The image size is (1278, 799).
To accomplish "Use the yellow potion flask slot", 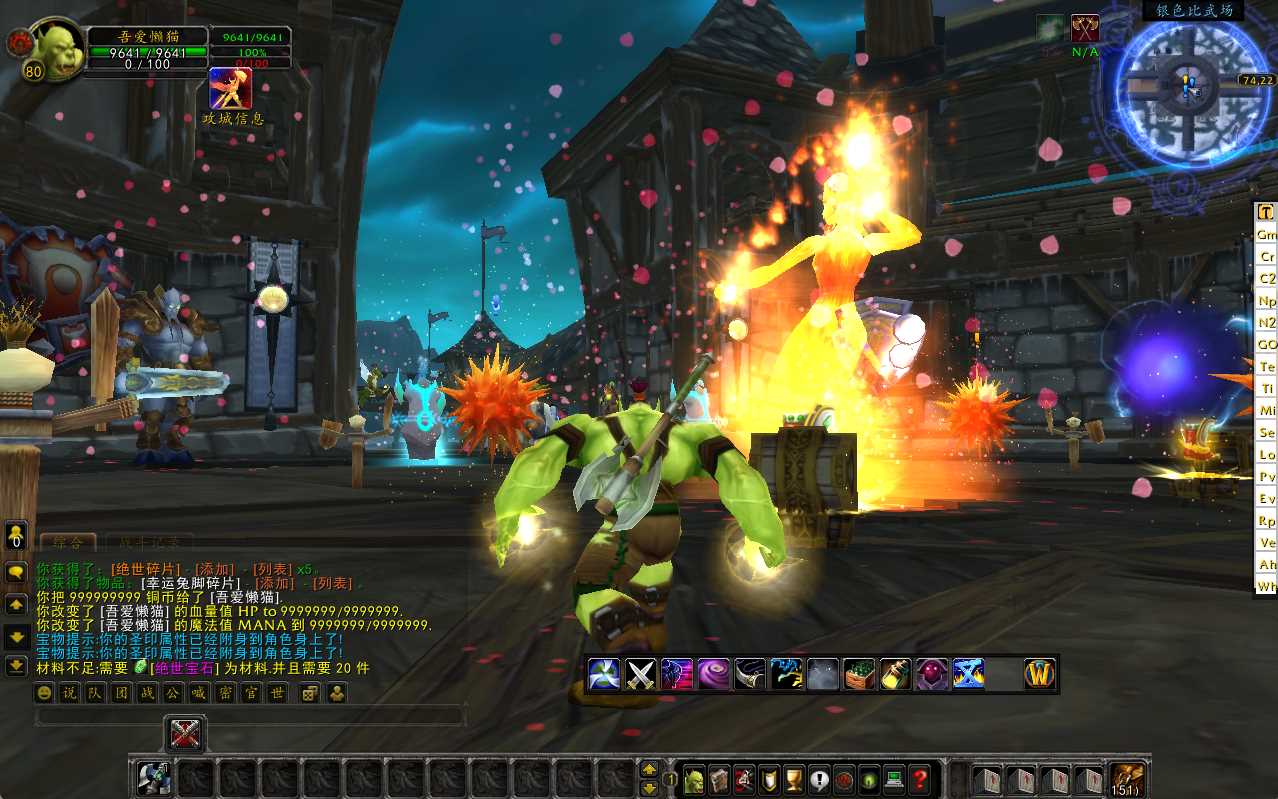I will [x=895, y=674].
